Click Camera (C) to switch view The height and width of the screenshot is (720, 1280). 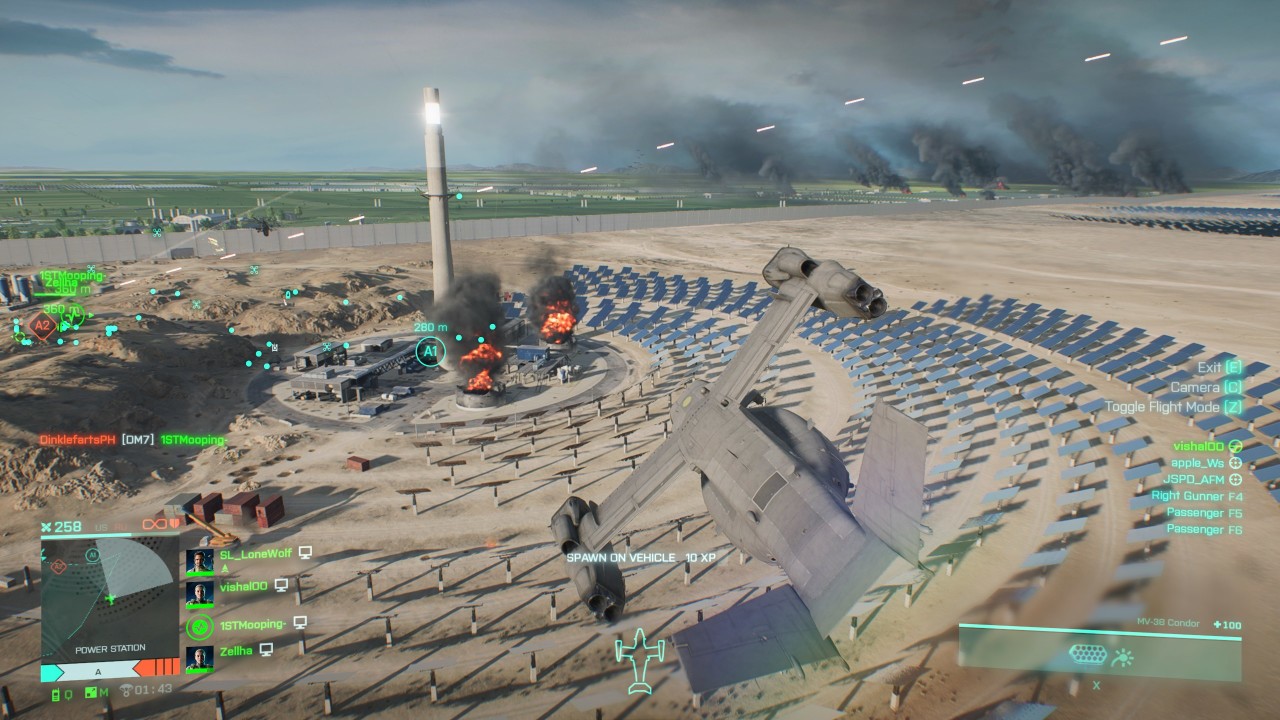pyautogui.click(x=1205, y=387)
